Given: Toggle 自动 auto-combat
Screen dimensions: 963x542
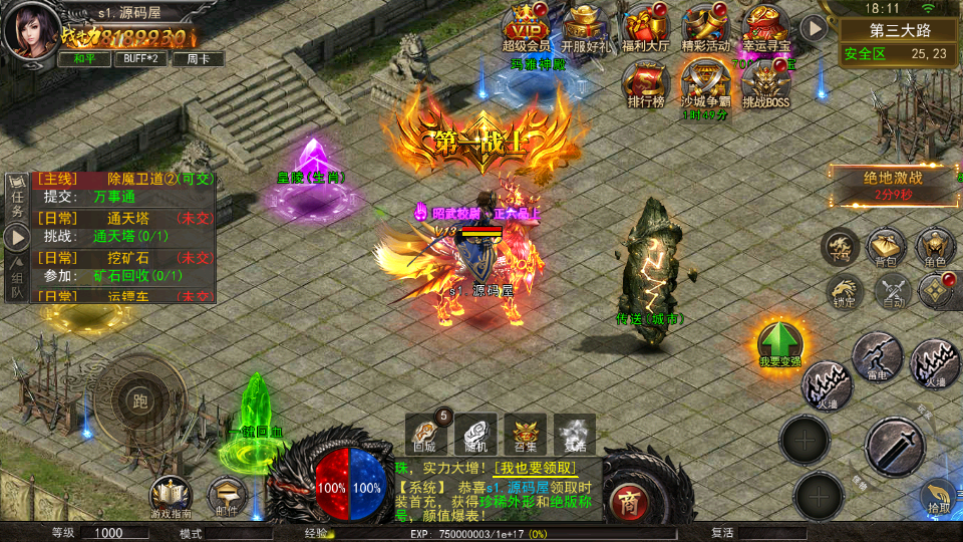Looking at the screenshot, I should (x=892, y=291).
